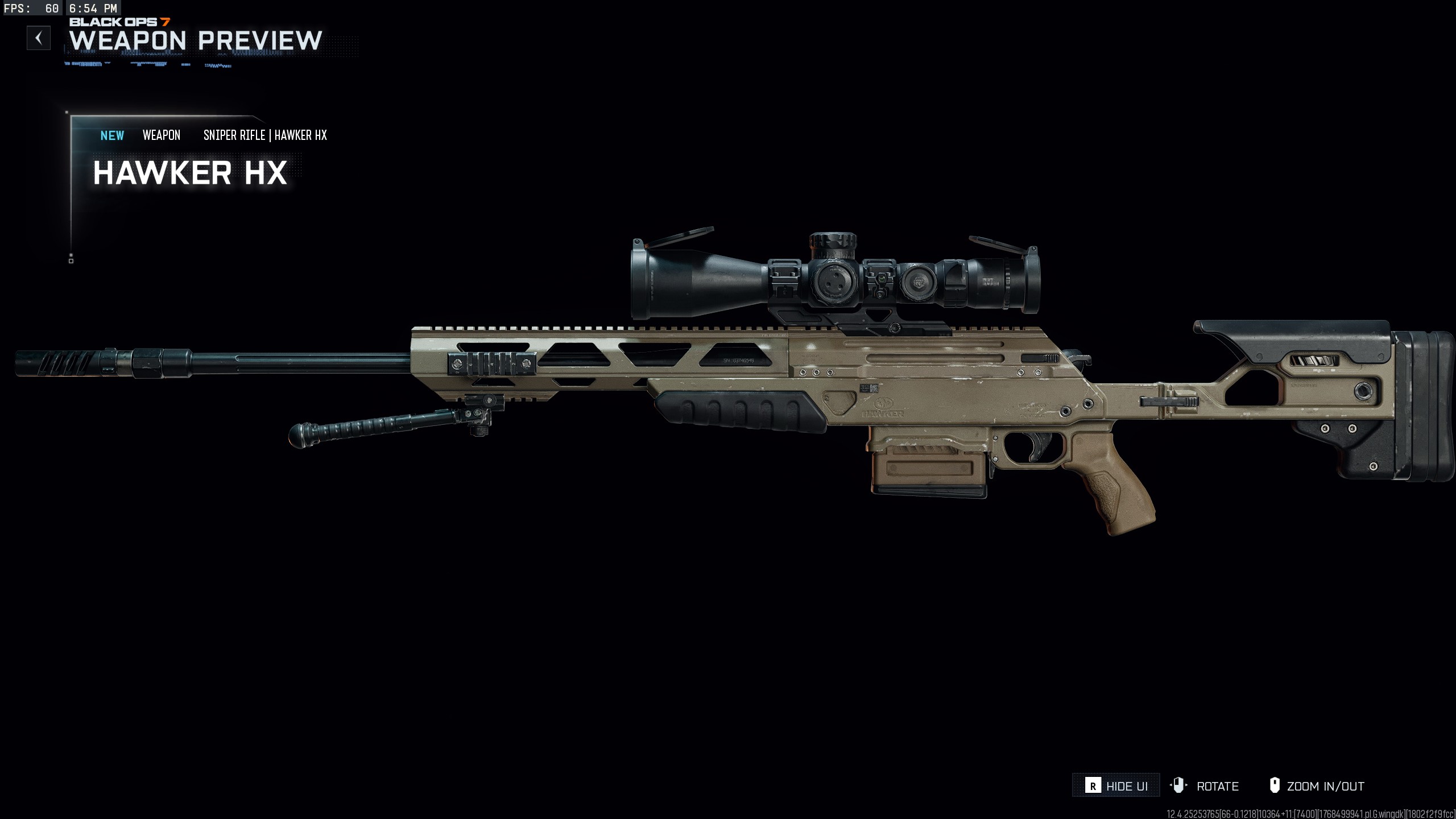
Task: Select the blue NEW label
Action: pos(111,135)
